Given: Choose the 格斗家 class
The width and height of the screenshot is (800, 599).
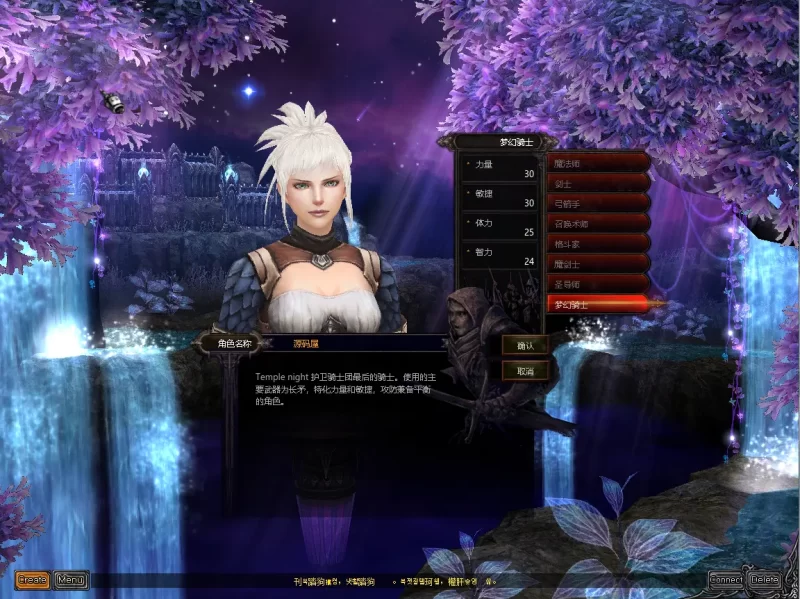Looking at the screenshot, I should pyautogui.click(x=599, y=243).
